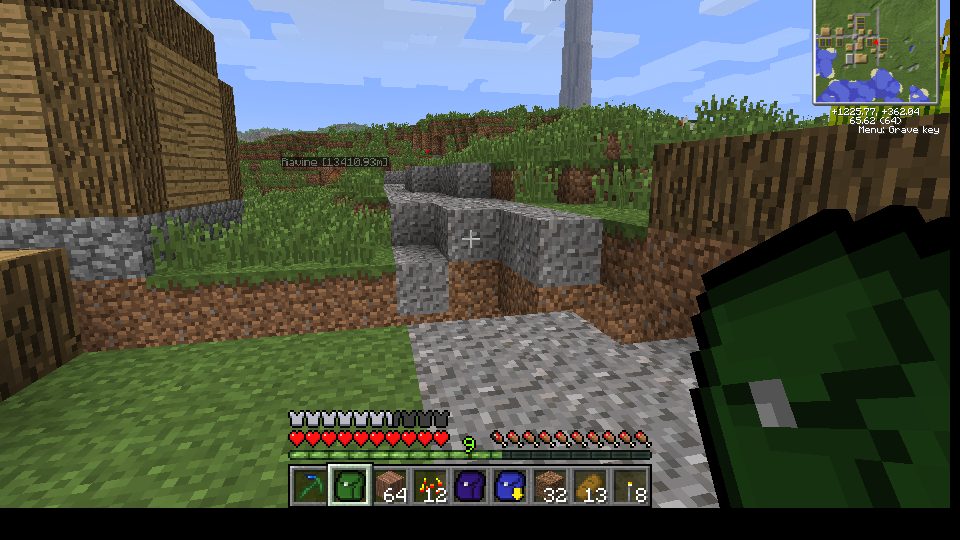This screenshot has height=540, width=960.
Task: Select the stack of 32 dirt blocks
Action: tap(550, 486)
